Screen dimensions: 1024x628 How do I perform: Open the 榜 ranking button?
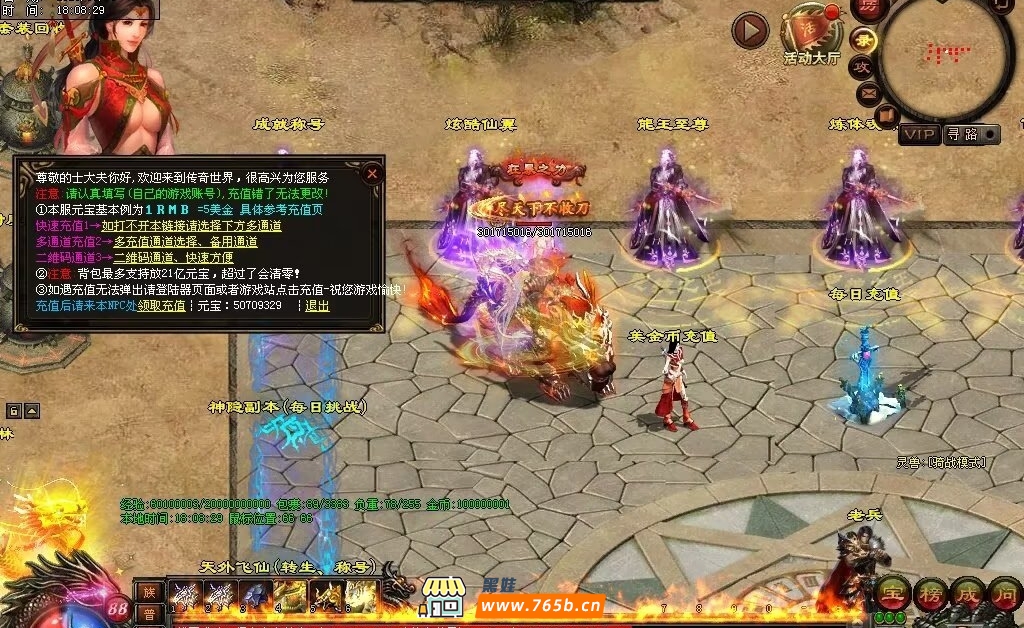coord(929,593)
